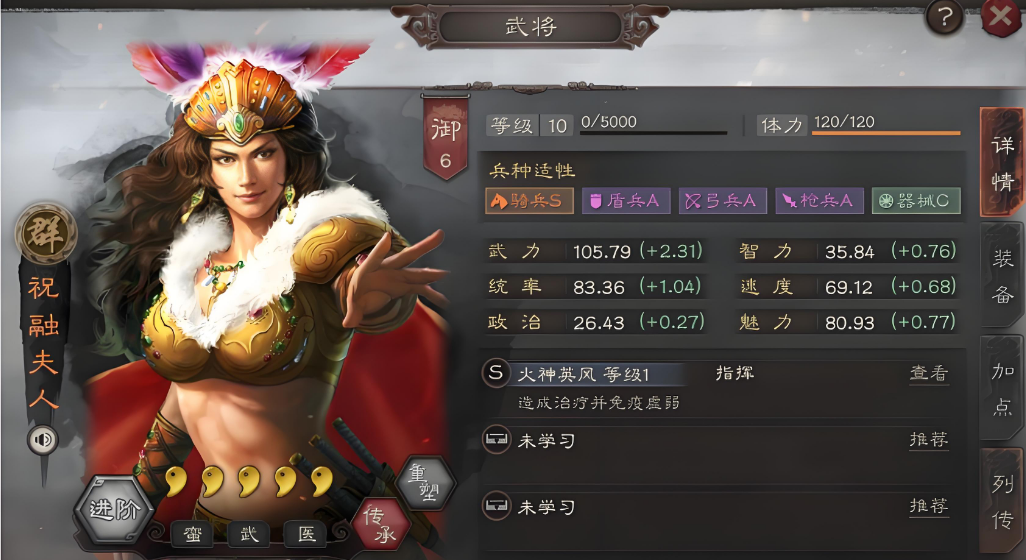The height and width of the screenshot is (560, 1026).
Task: Inspect the 武 trait tag
Action: 249,534
